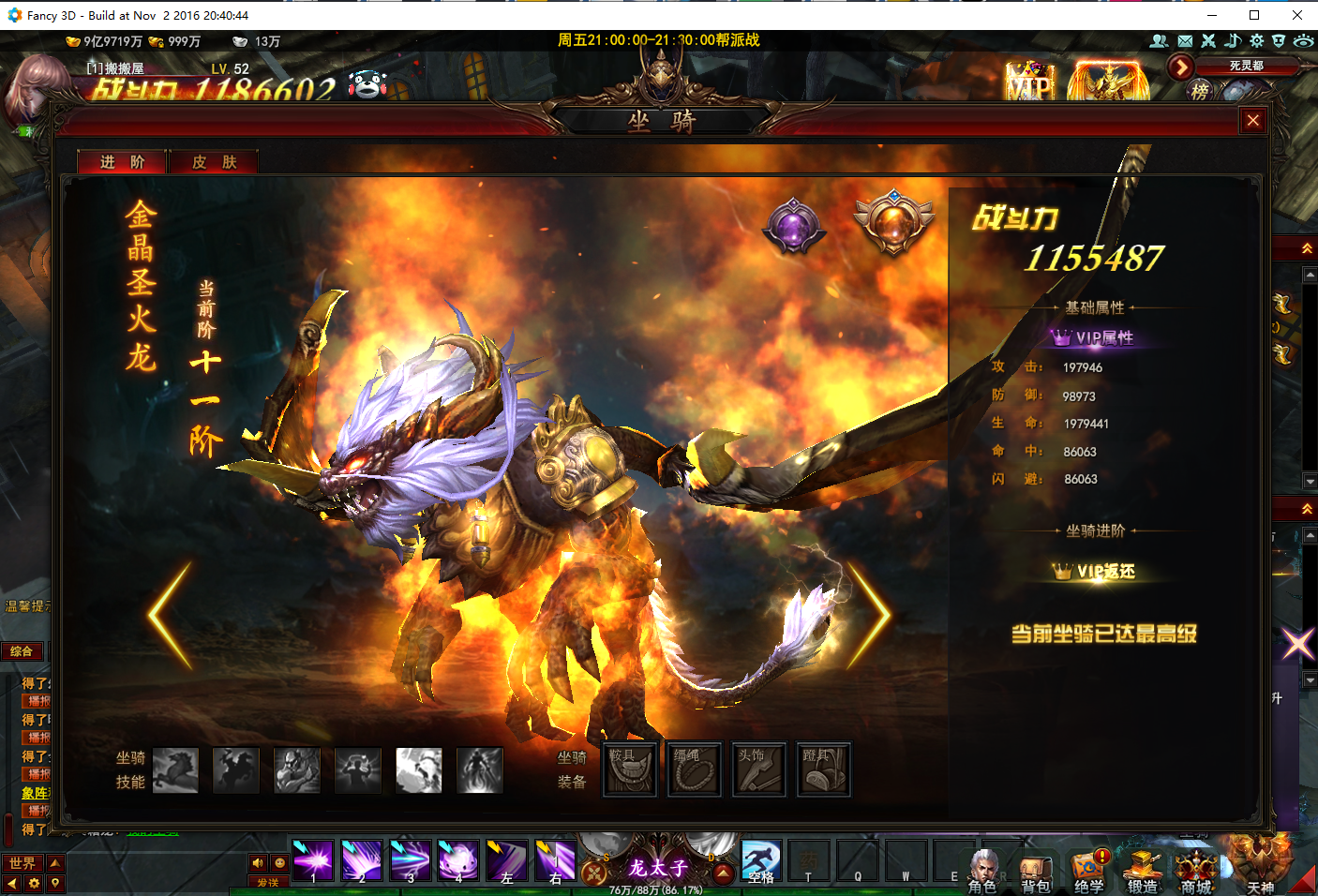Select the 头饰 headgear equipment slot

pyautogui.click(x=758, y=769)
